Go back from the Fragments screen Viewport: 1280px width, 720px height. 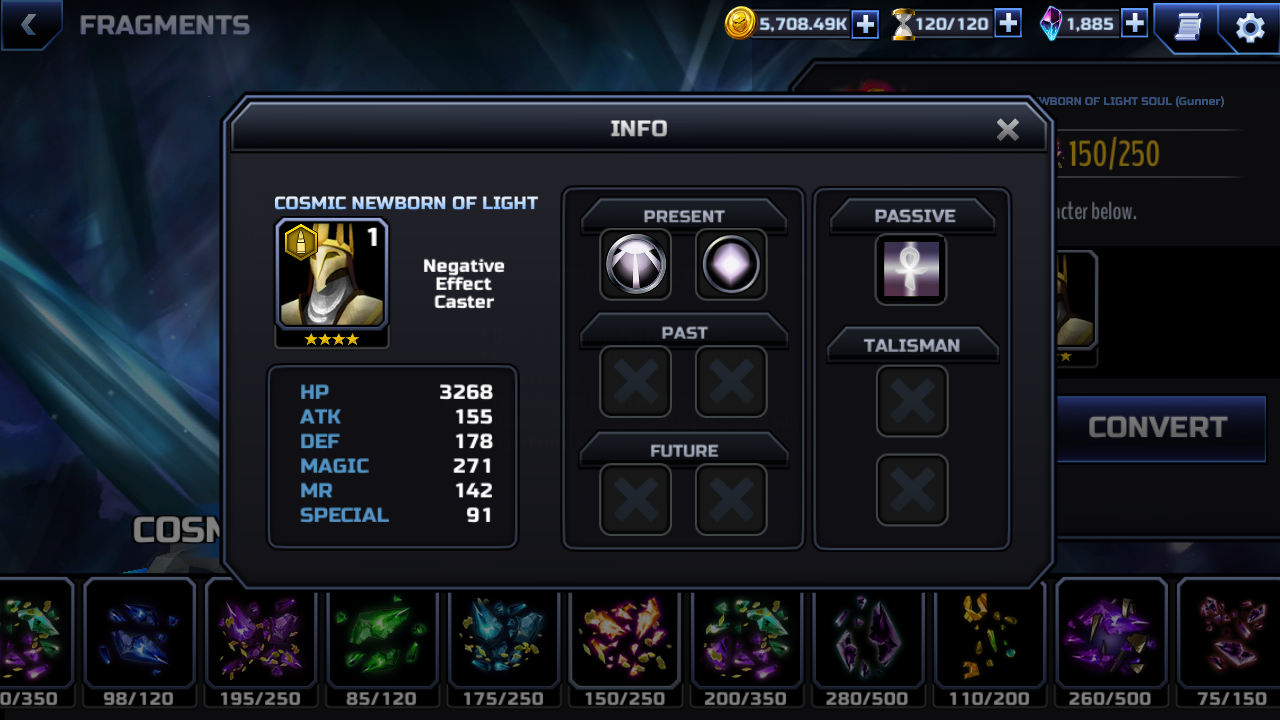click(x=29, y=25)
